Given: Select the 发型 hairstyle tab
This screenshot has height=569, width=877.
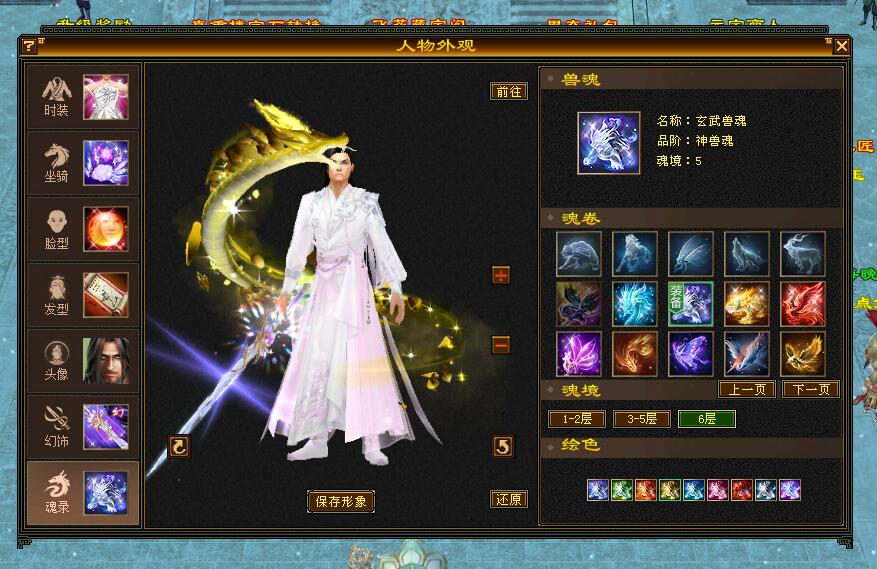Looking at the screenshot, I should [83, 294].
